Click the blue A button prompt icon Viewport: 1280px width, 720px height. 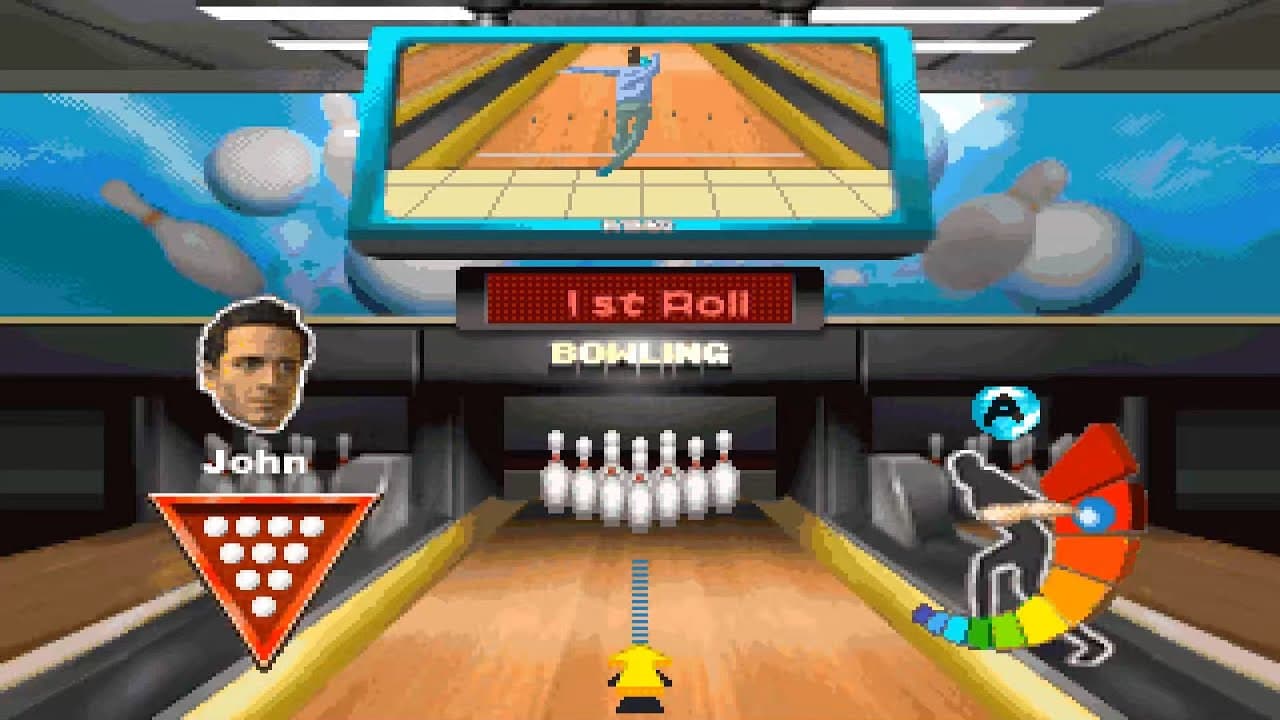(1006, 413)
